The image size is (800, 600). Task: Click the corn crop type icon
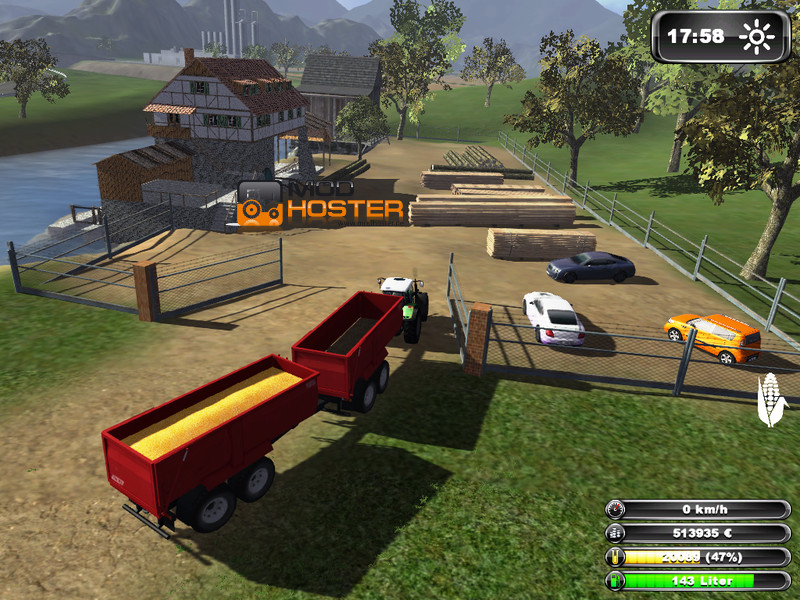click(x=772, y=399)
